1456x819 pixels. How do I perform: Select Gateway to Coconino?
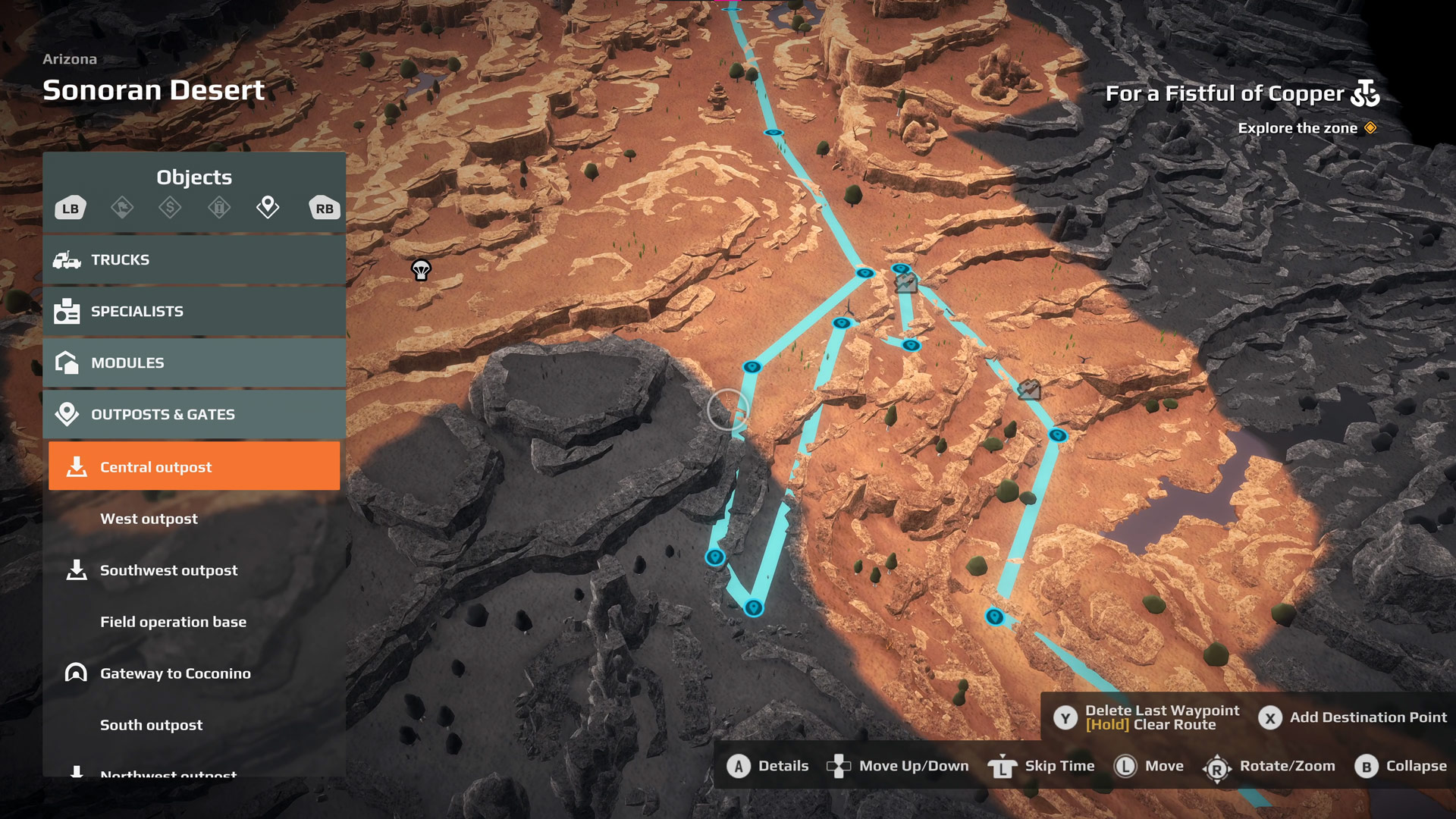[x=175, y=673]
